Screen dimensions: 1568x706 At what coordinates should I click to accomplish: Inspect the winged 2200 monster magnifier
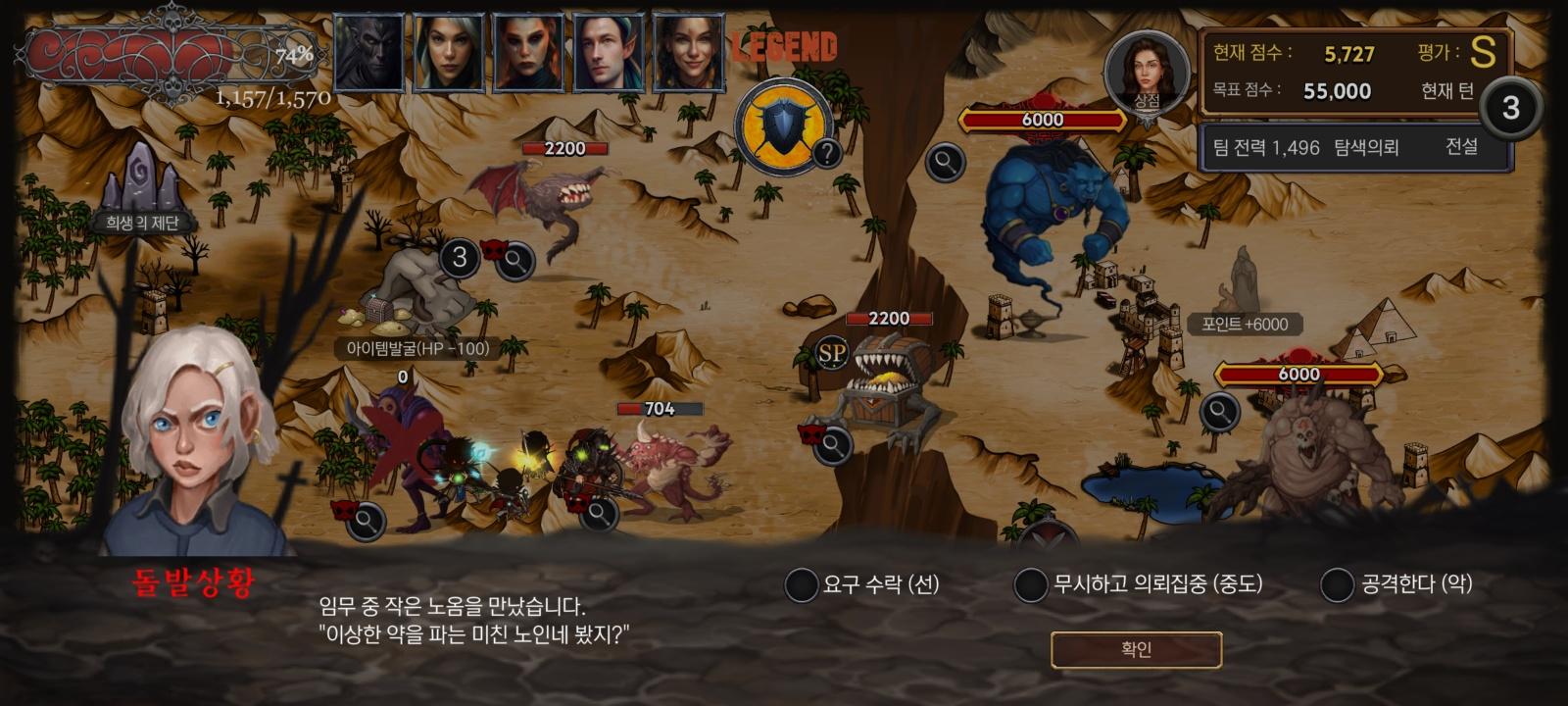[x=514, y=260]
